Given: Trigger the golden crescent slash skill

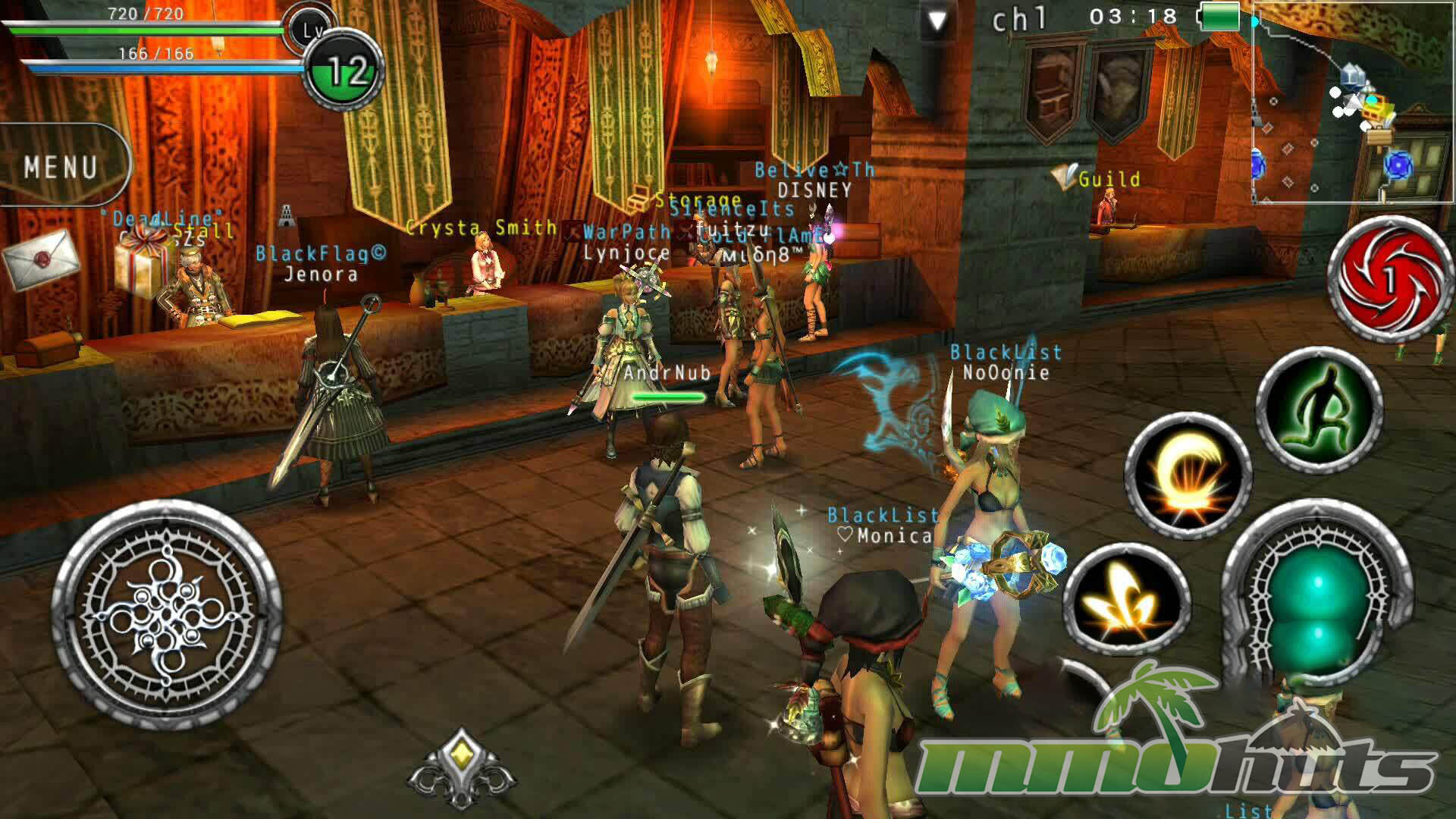Looking at the screenshot, I should click(x=1188, y=475).
